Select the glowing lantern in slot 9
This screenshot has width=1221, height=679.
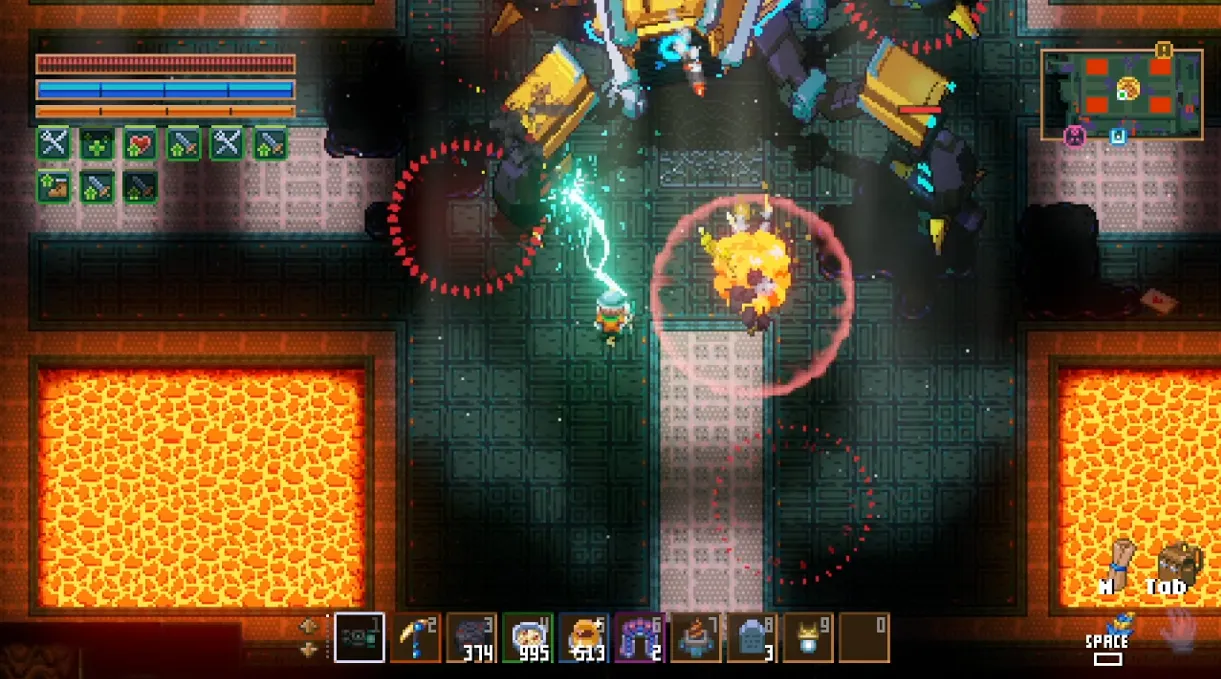(x=807, y=638)
